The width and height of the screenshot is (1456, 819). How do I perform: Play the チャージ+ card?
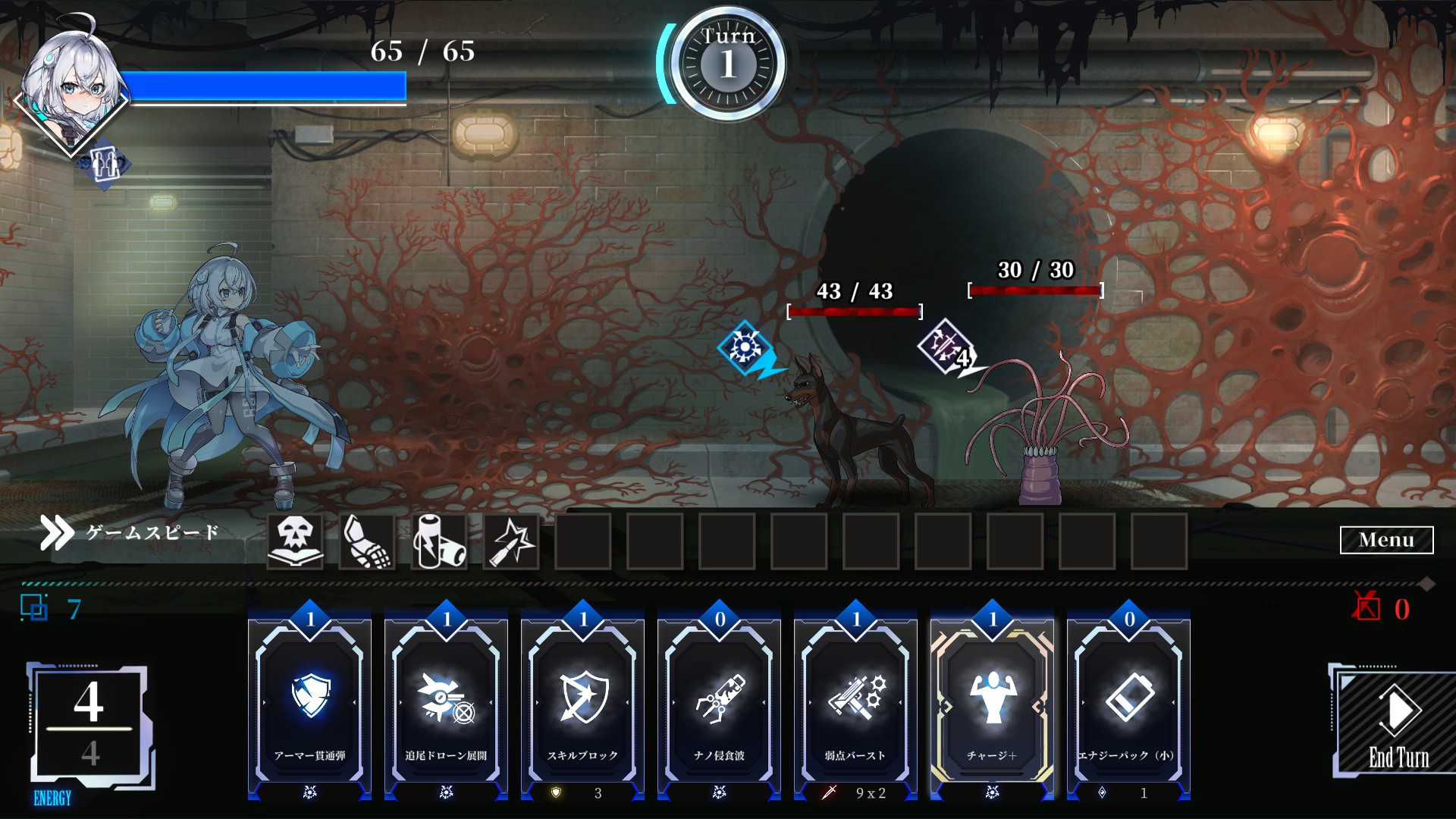point(992,705)
